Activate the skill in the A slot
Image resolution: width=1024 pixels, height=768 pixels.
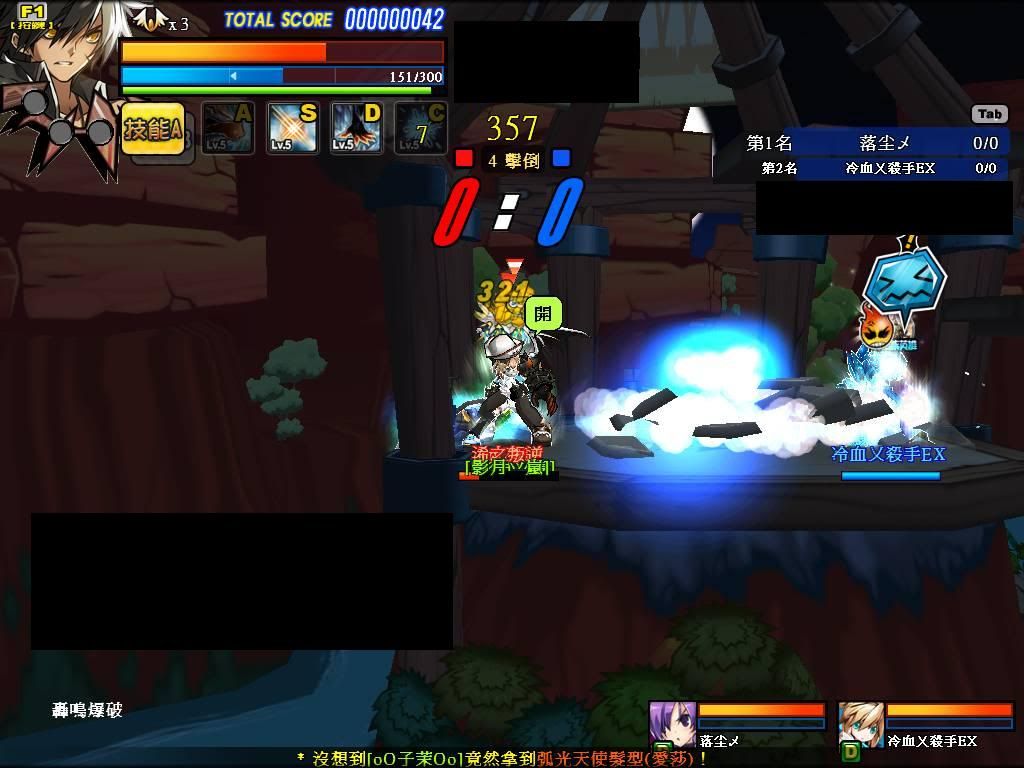pos(228,129)
